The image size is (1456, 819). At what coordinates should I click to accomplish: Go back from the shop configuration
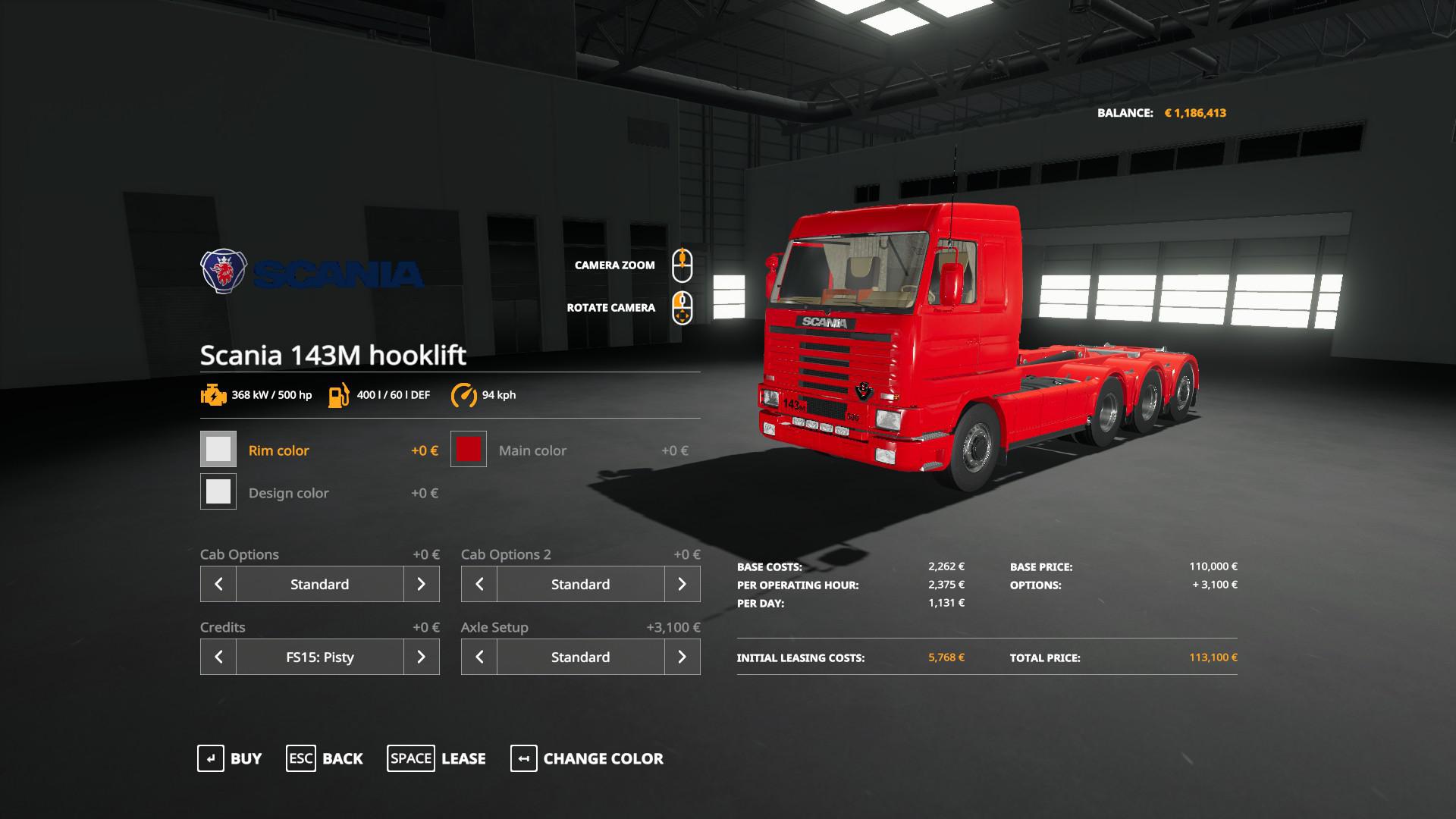point(325,758)
